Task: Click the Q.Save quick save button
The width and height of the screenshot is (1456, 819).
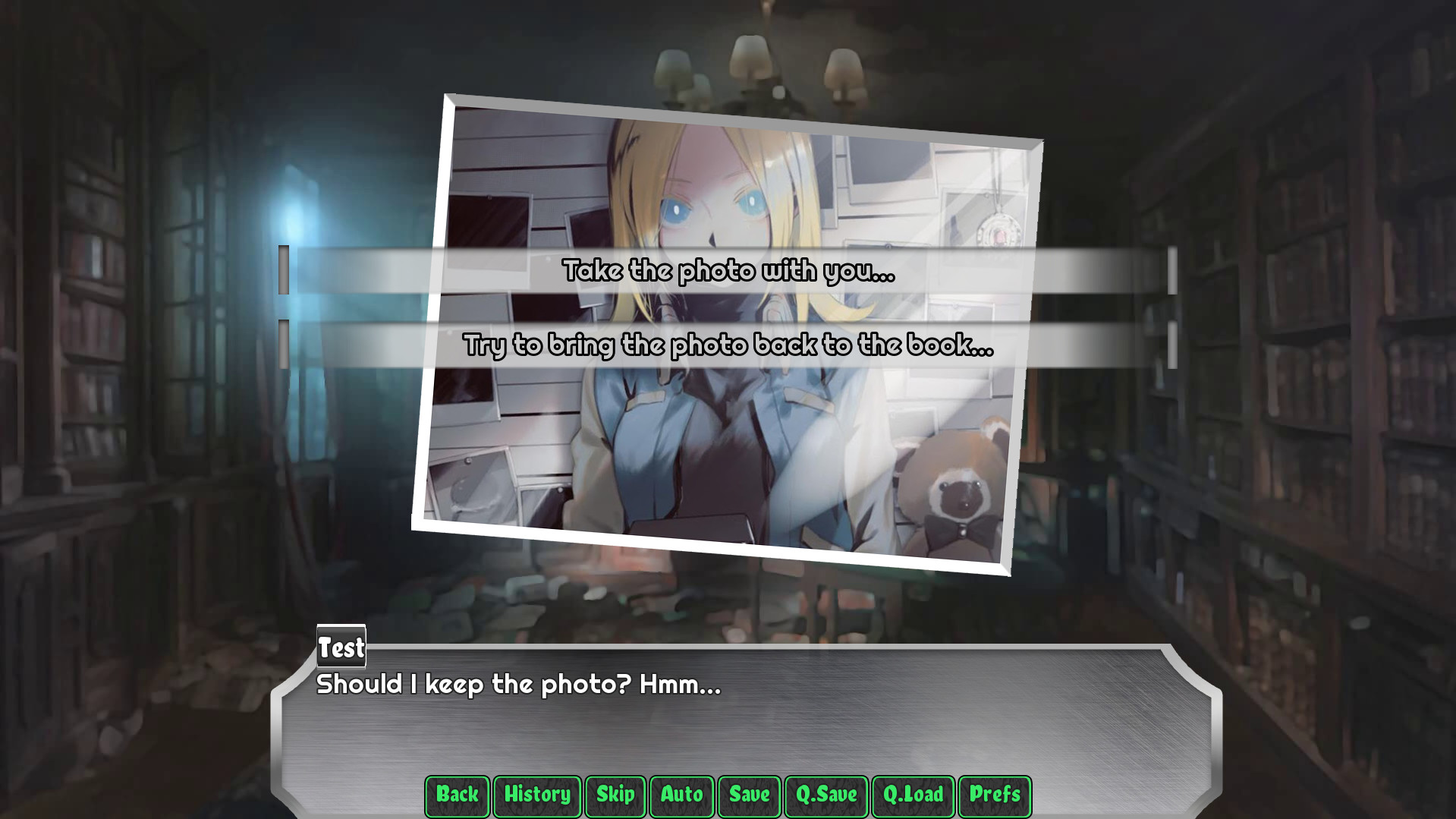Action: coord(826,795)
